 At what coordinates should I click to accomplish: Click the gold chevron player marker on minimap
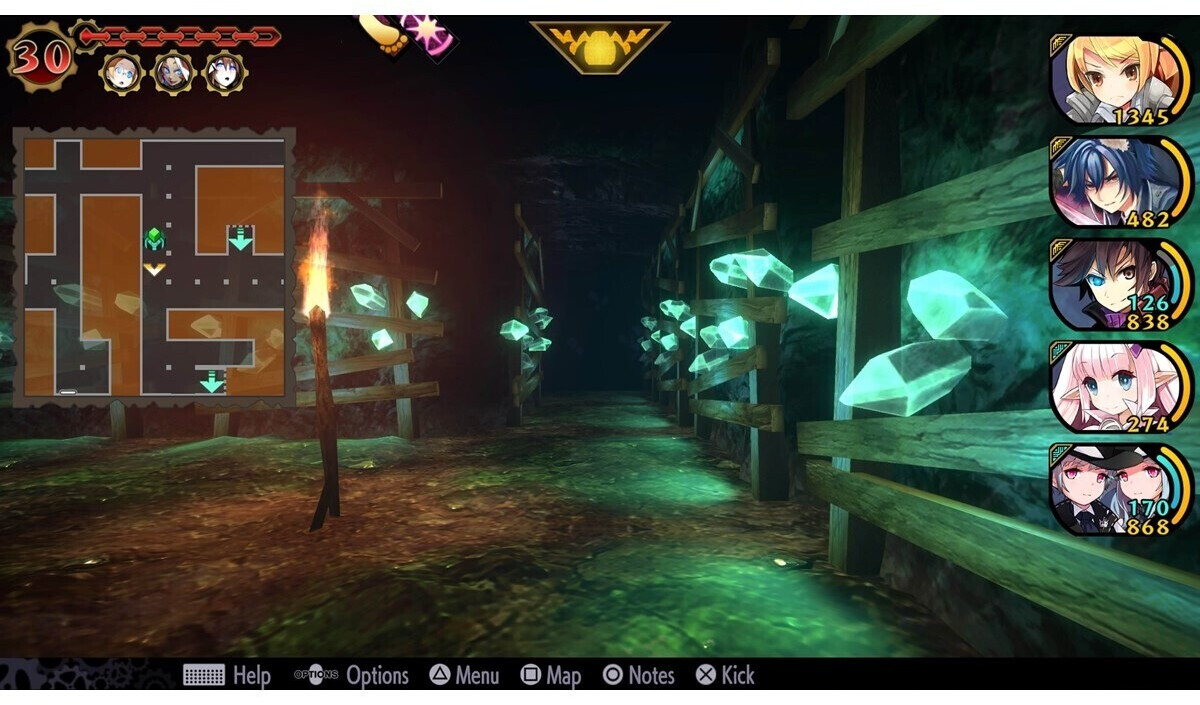pos(154,268)
